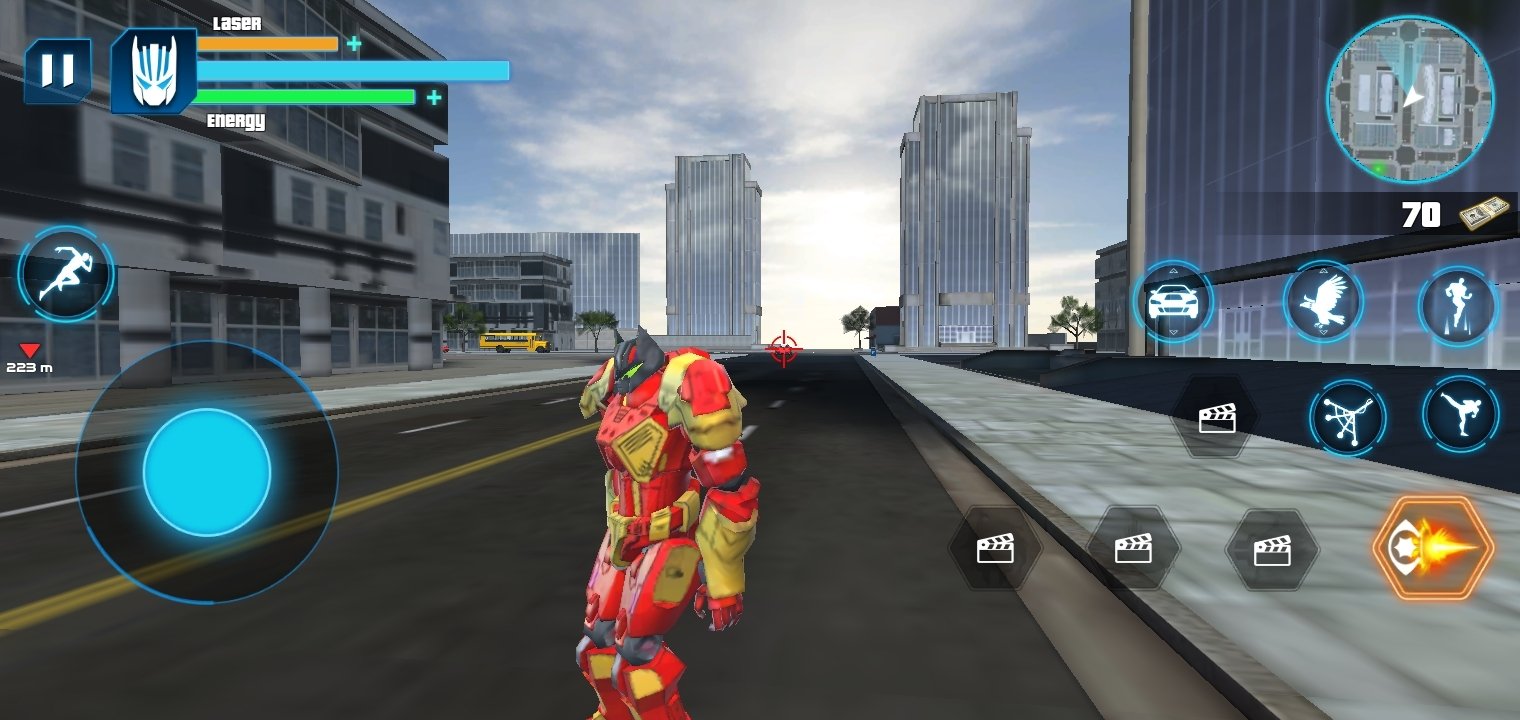Pause the game with the pause button
The width and height of the screenshot is (1520, 720).
pos(57,70)
